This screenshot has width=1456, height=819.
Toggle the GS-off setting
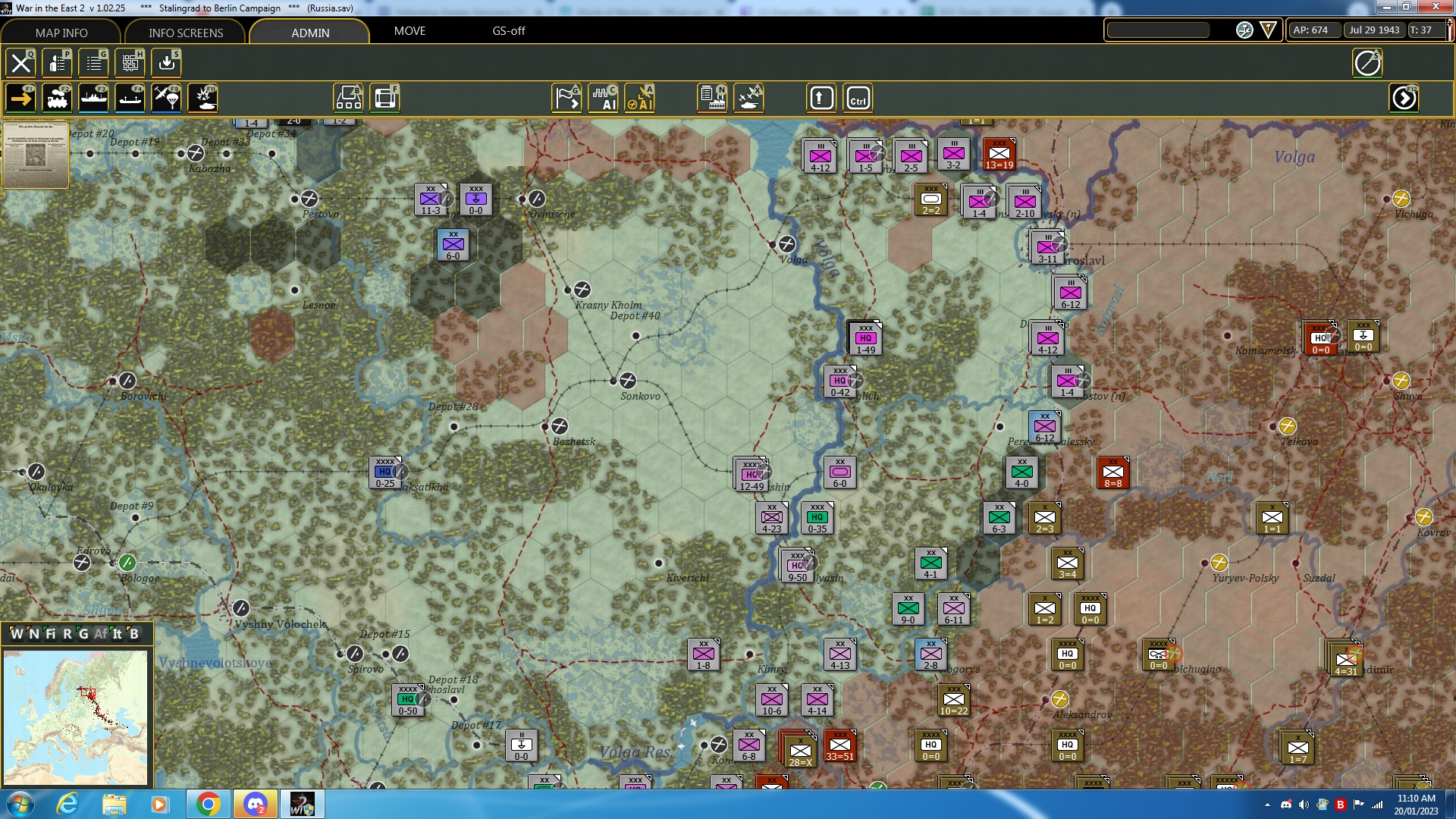[x=509, y=31]
